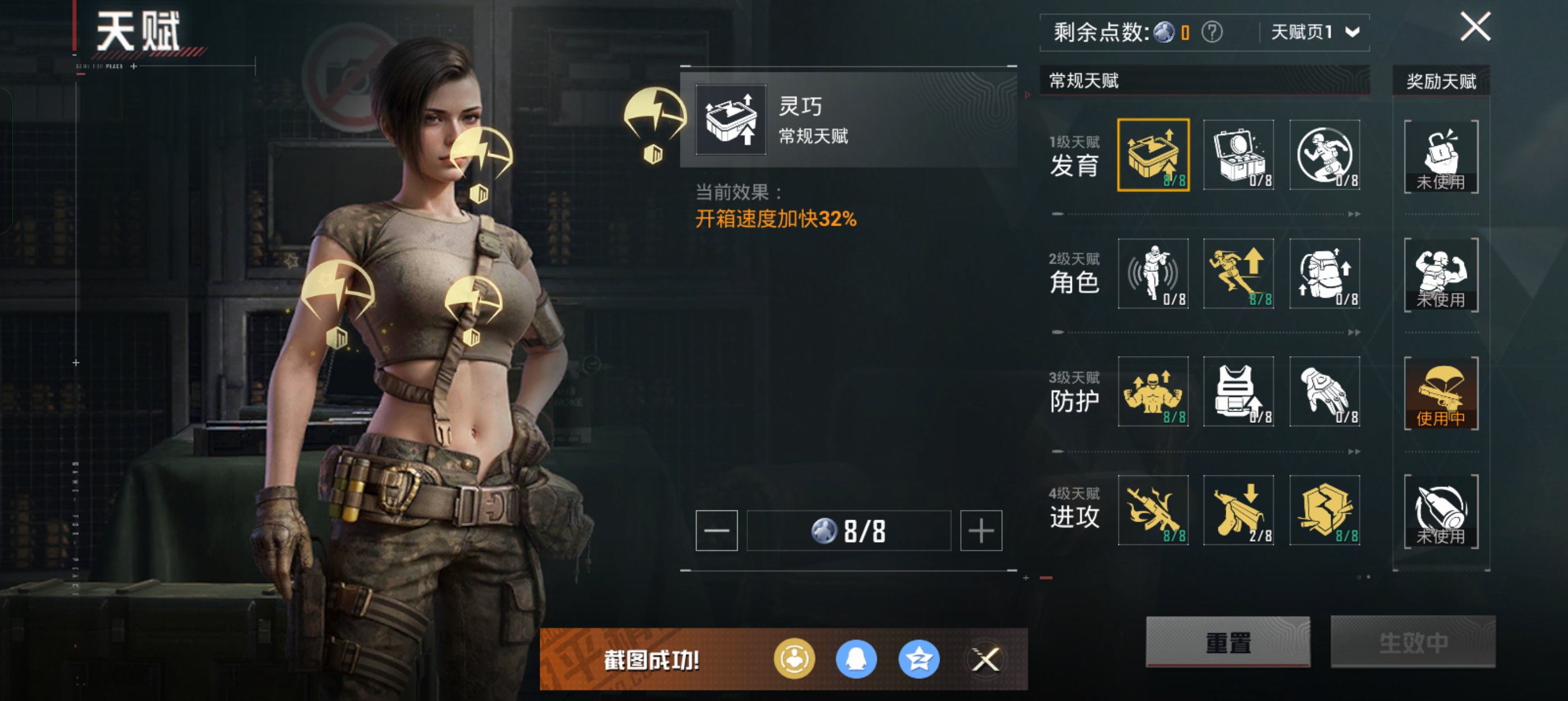Click the 重置 reset button

coord(1227,642)
